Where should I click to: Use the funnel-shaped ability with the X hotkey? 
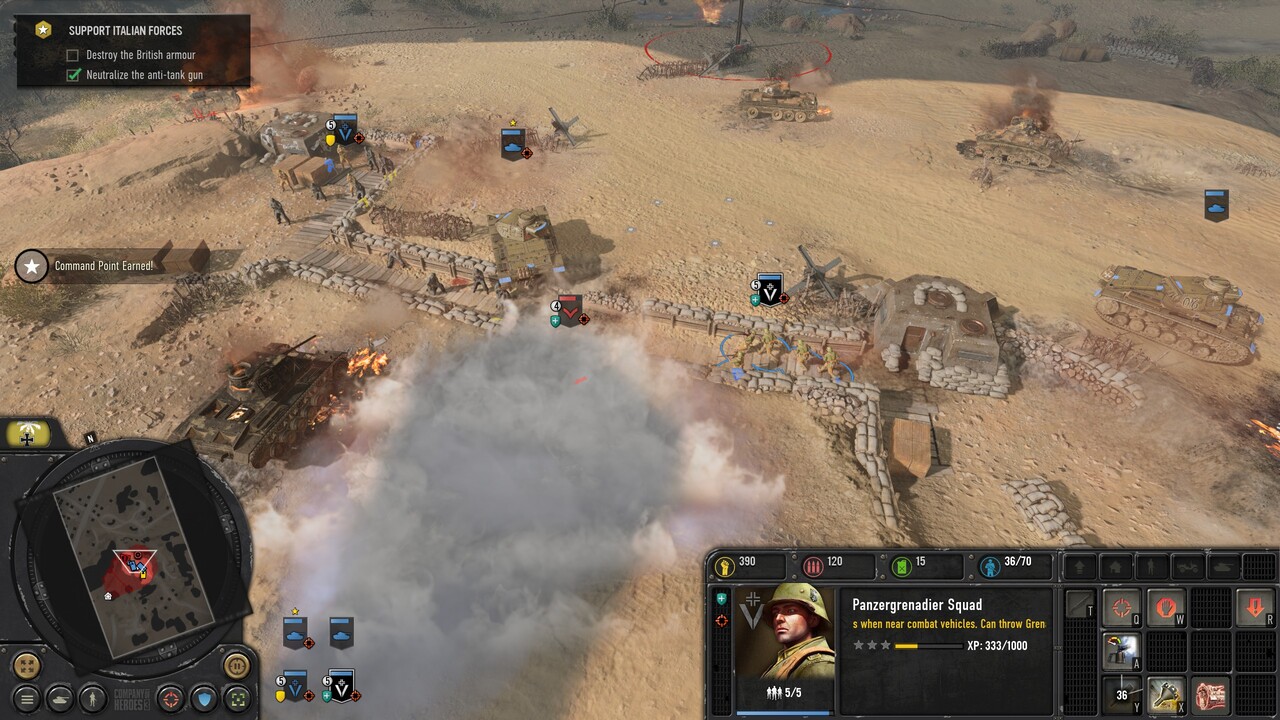click(1165, 693)
